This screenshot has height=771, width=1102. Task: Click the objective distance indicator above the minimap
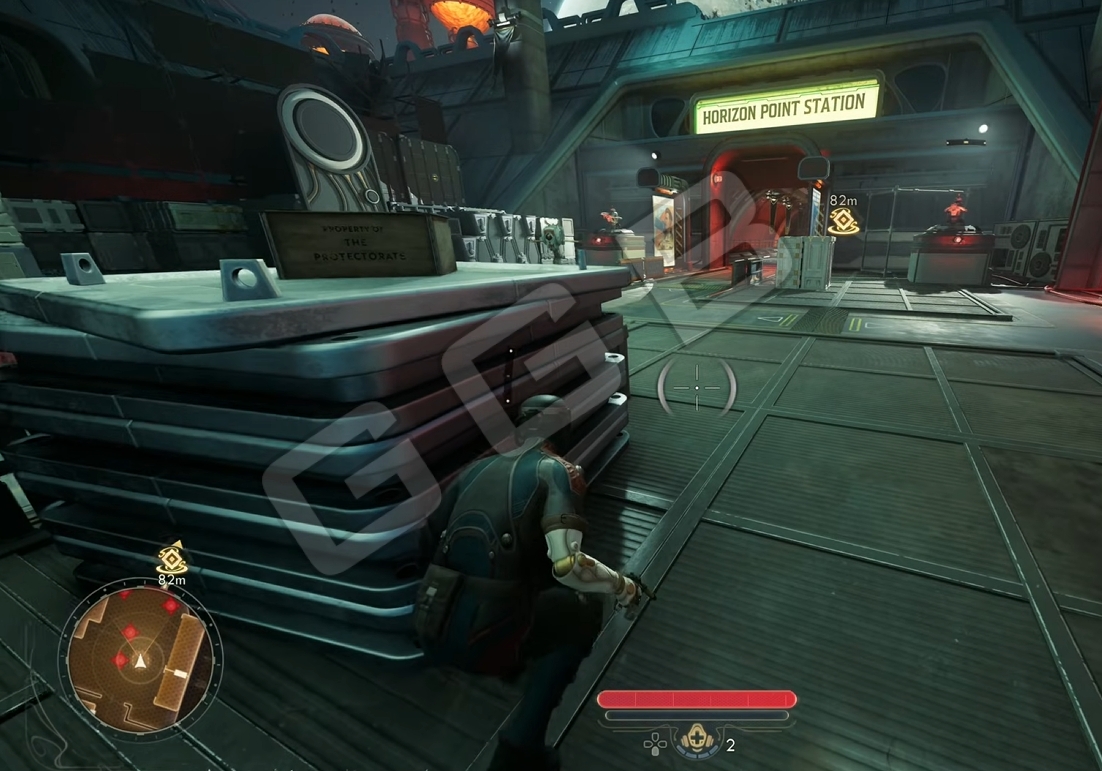click(172, 563)
